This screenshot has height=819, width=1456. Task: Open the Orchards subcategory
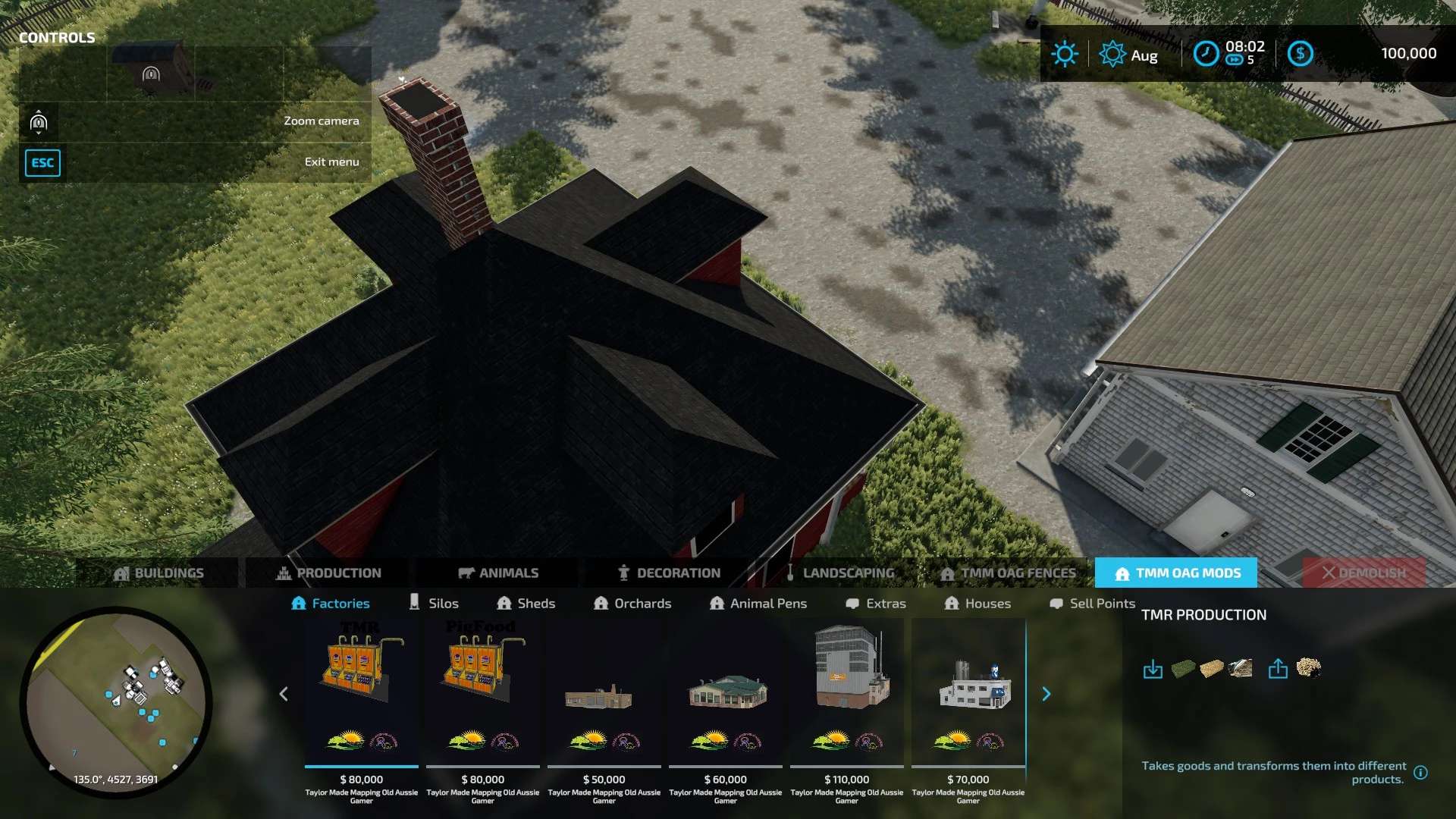tap(632, 603)
